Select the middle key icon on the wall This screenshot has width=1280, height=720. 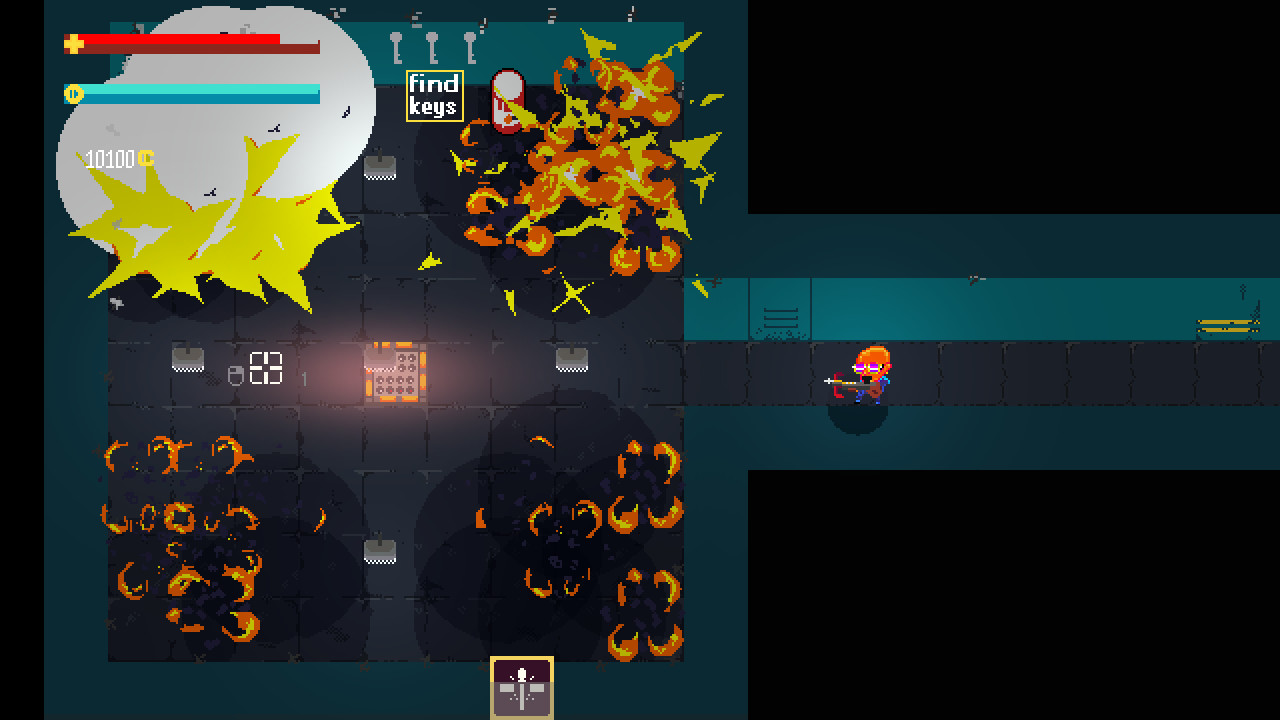(x=432, y=48)
